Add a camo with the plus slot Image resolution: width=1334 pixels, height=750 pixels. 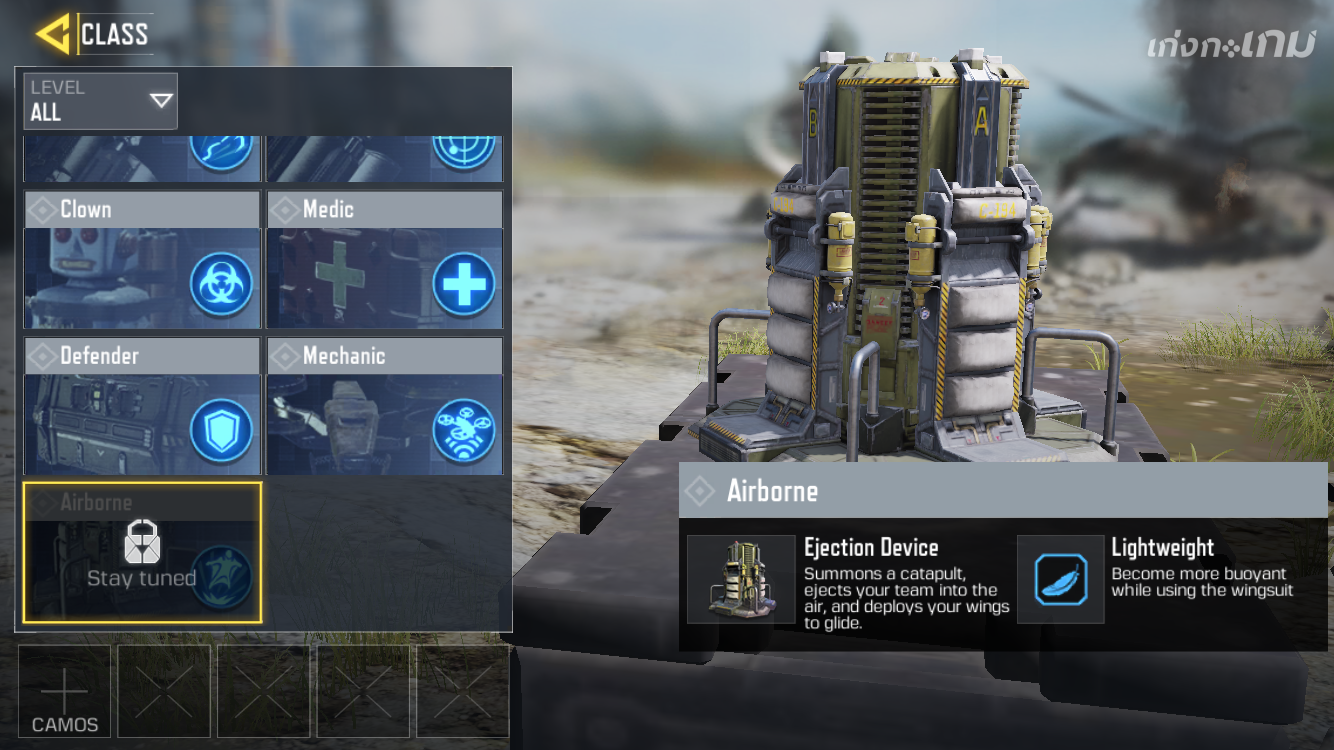[x=65, y=691]
